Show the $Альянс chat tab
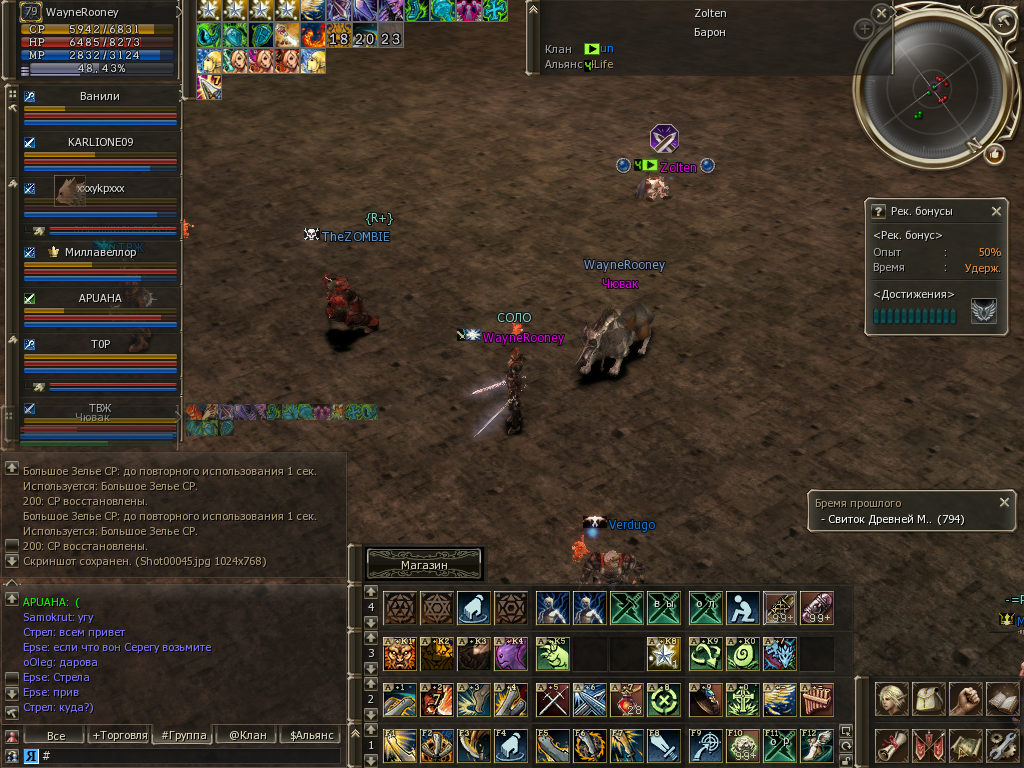Screen dimensions: 1024x768 point(310,736)
